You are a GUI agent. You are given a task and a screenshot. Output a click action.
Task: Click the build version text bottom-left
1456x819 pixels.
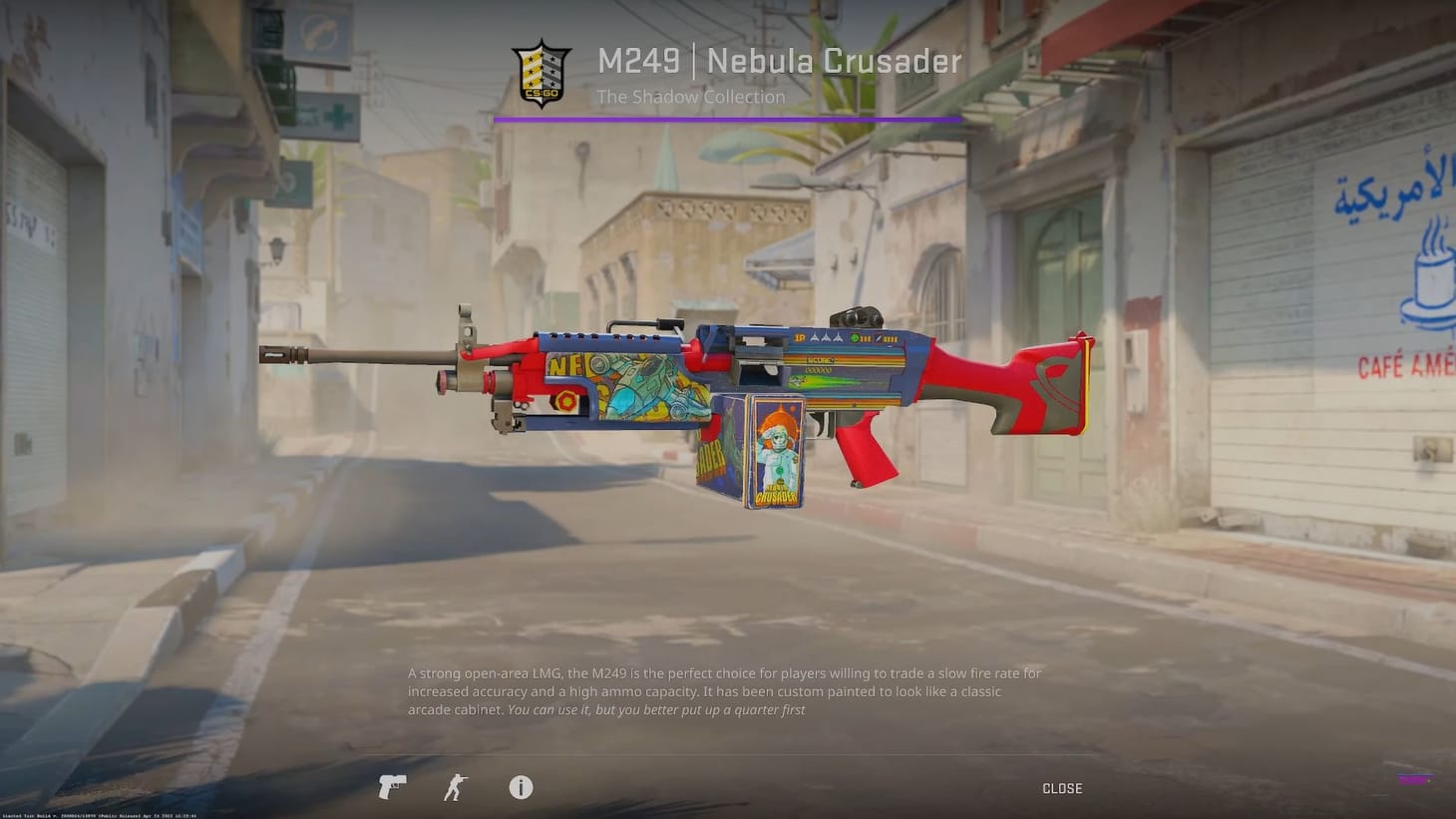[x=100, y=814]
